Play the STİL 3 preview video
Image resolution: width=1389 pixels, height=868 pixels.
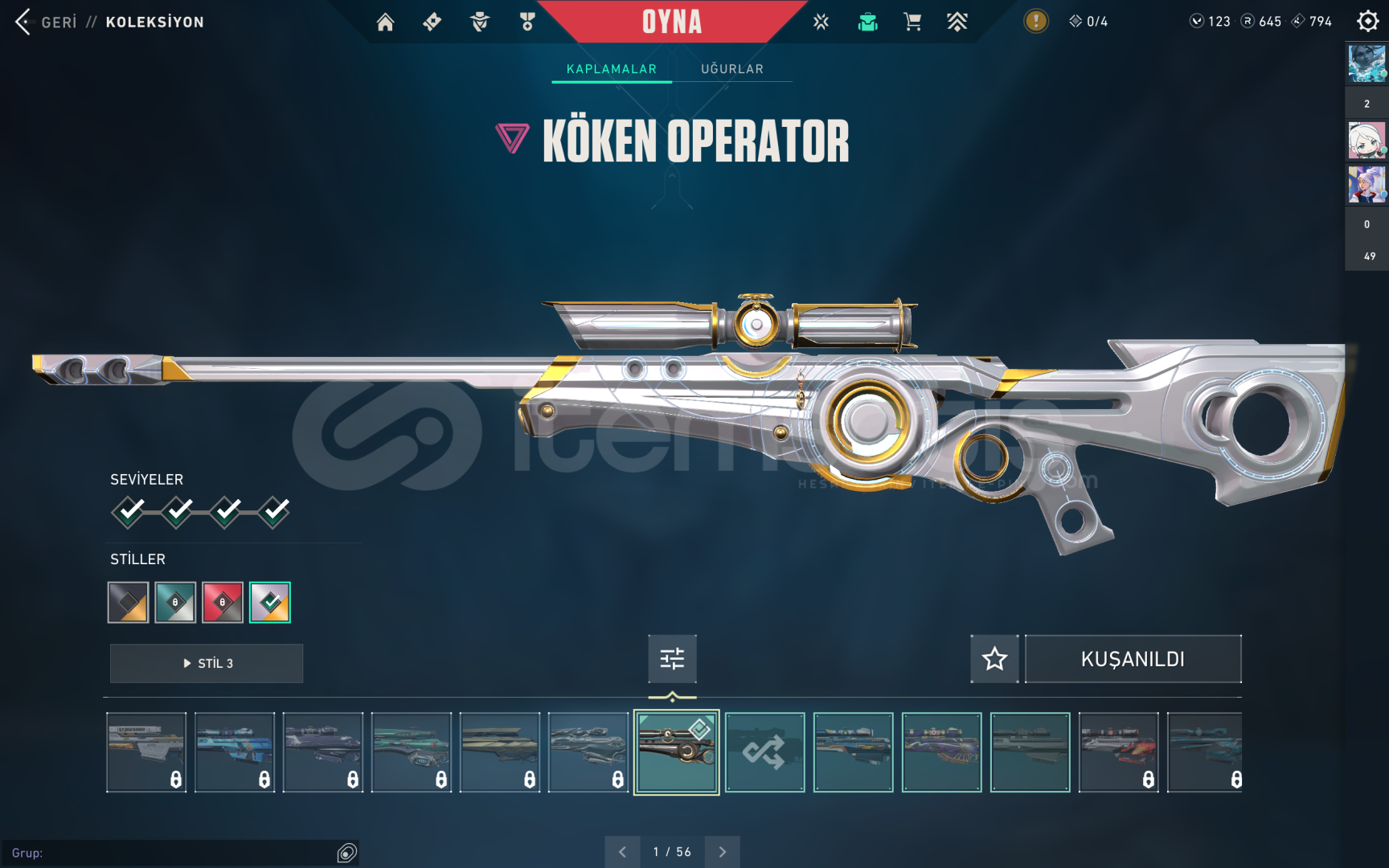[207, 663]
